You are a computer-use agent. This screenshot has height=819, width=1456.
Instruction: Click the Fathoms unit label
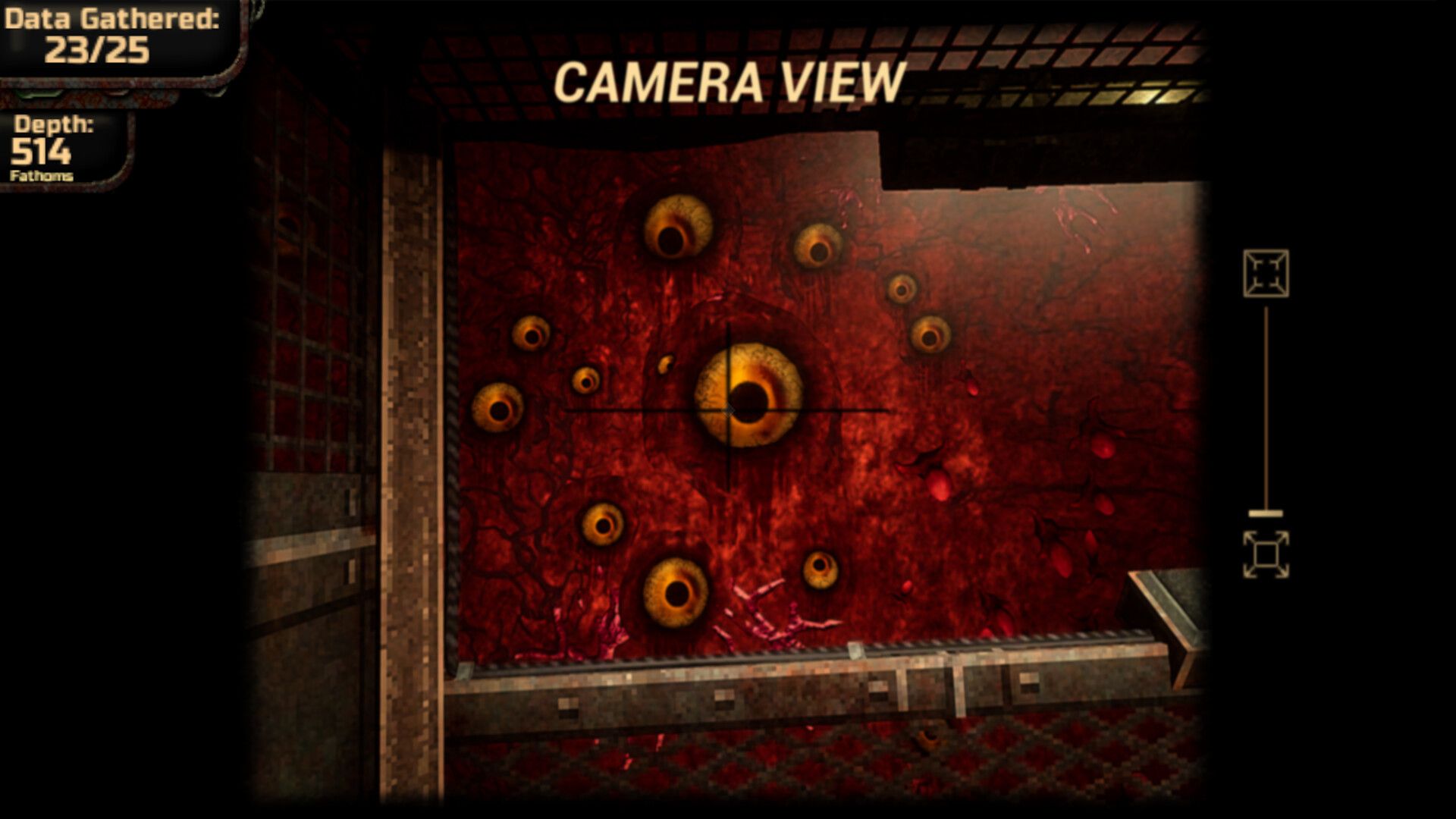pyautogui.click(x=42, y=174)
